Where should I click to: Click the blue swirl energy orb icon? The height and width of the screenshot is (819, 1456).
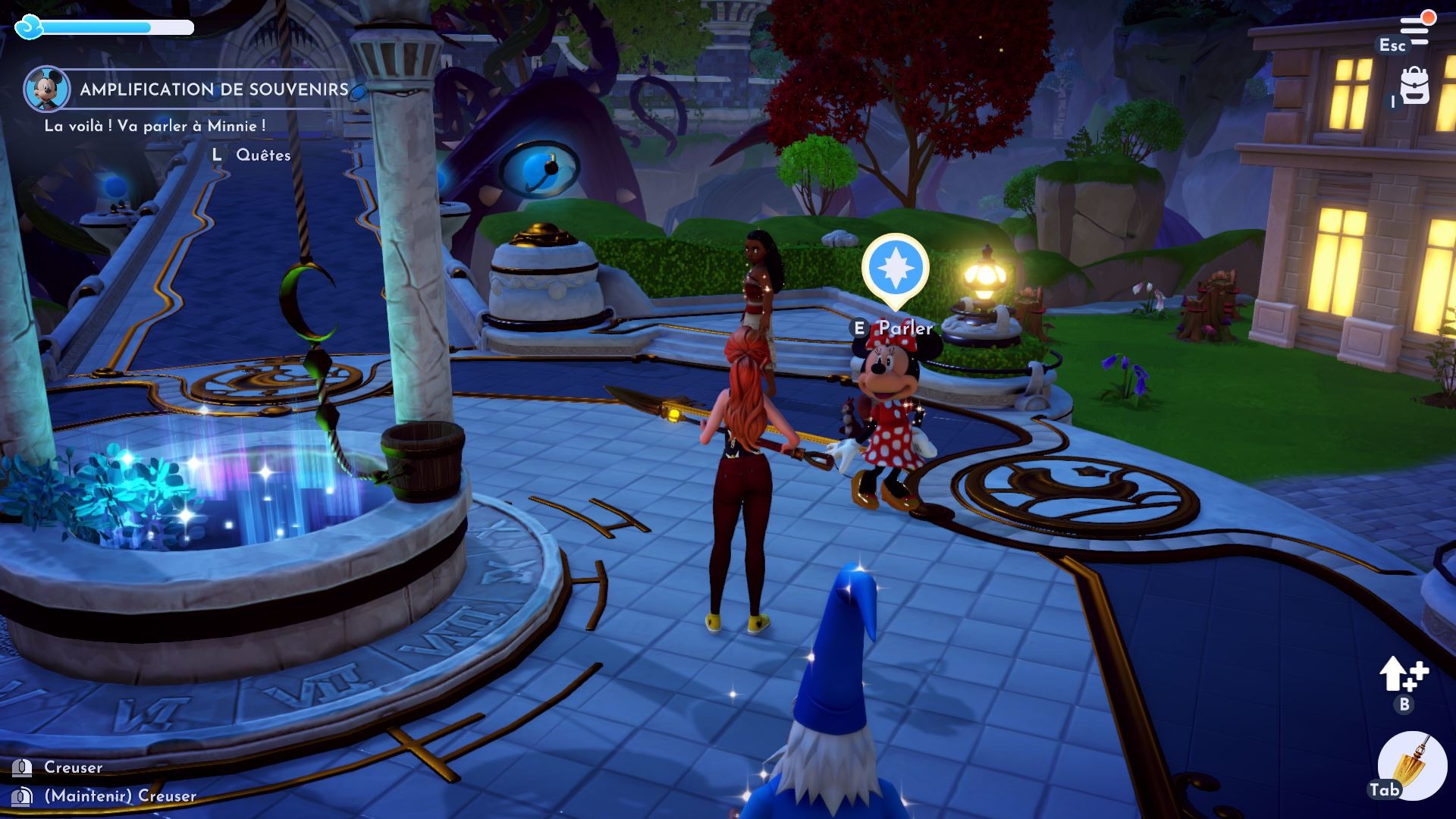[30, 26]
